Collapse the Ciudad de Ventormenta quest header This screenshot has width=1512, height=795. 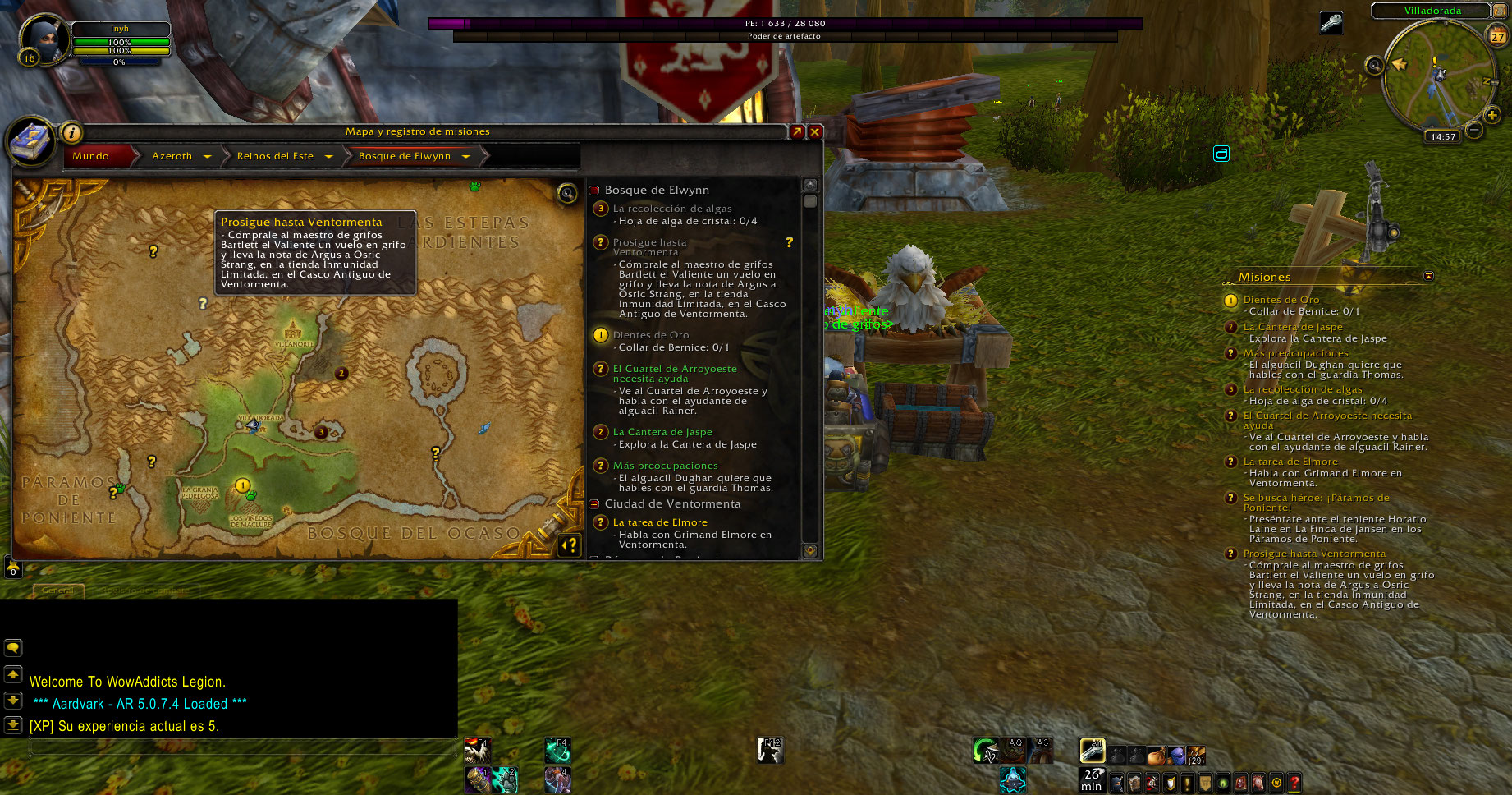(594, 503)
